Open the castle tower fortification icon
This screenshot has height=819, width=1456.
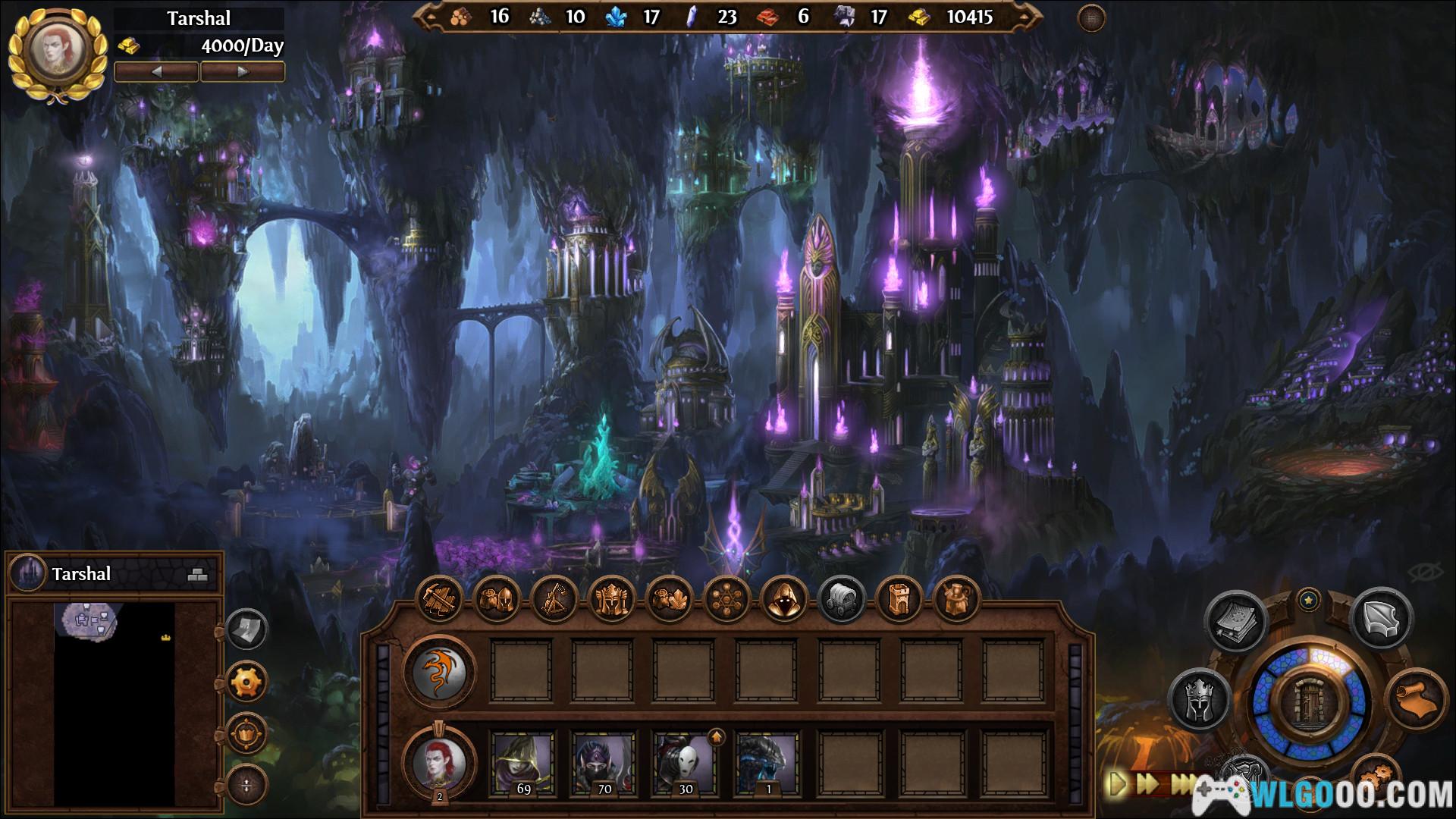(899, 600)
